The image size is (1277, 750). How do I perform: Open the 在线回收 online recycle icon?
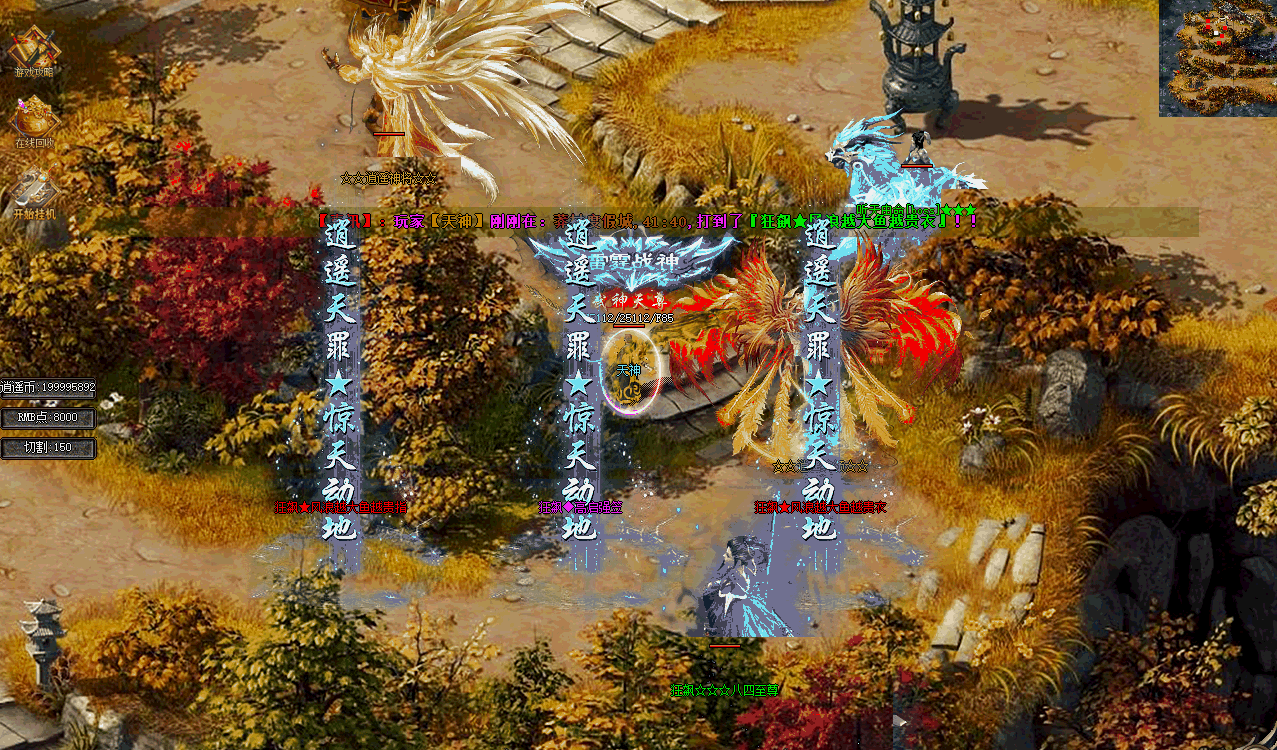(34, 120)
